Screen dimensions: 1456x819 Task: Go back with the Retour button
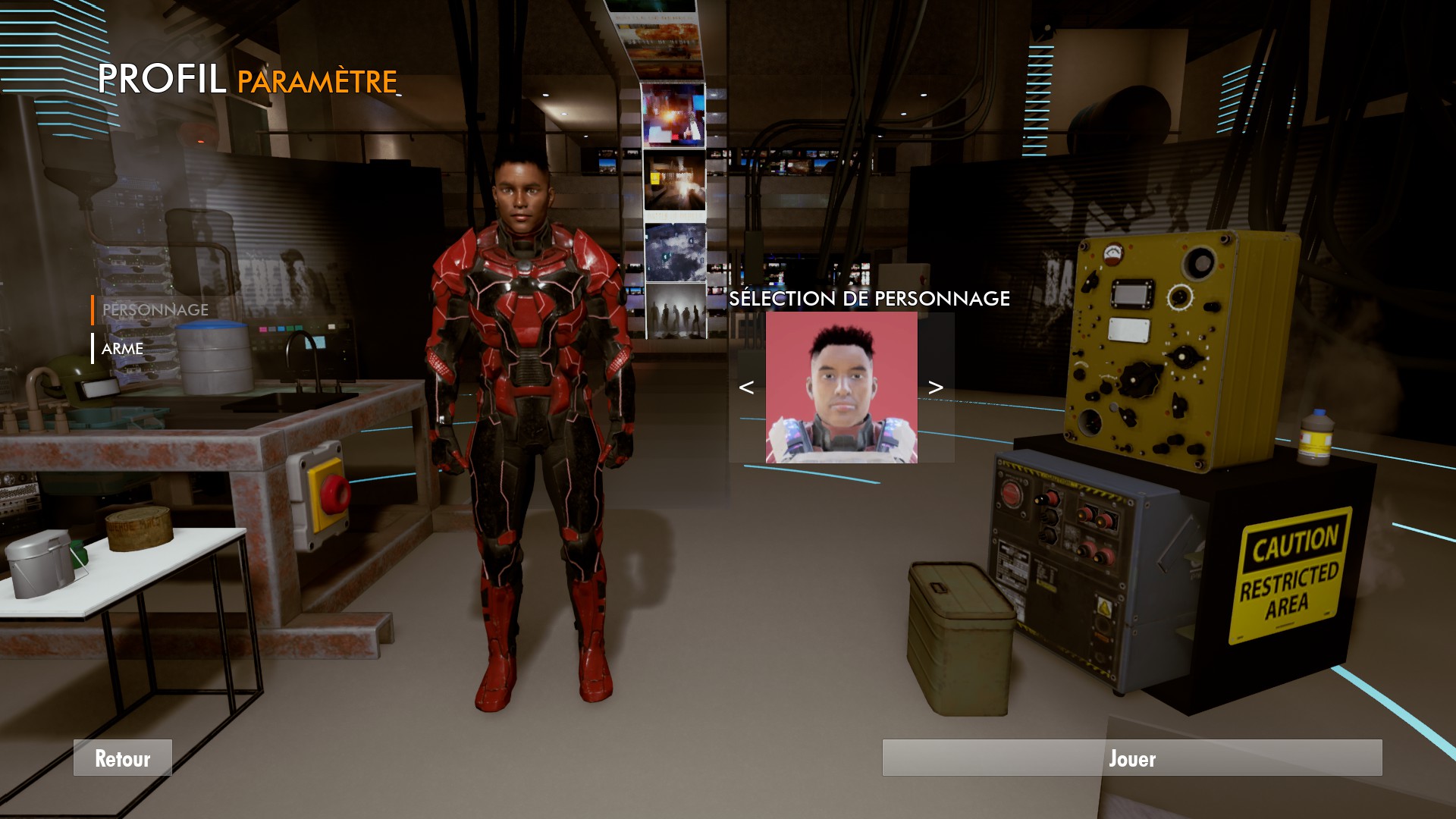123,758
